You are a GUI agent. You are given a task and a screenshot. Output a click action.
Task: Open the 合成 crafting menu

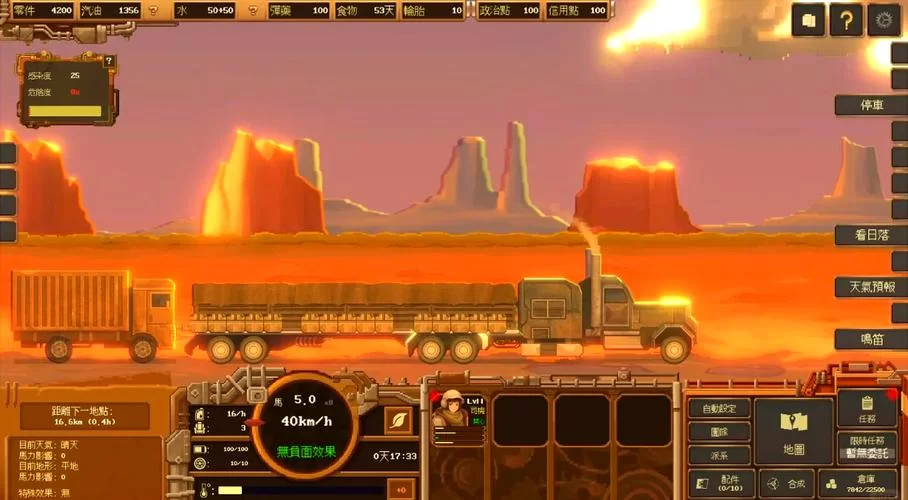[x=787, y=482]
